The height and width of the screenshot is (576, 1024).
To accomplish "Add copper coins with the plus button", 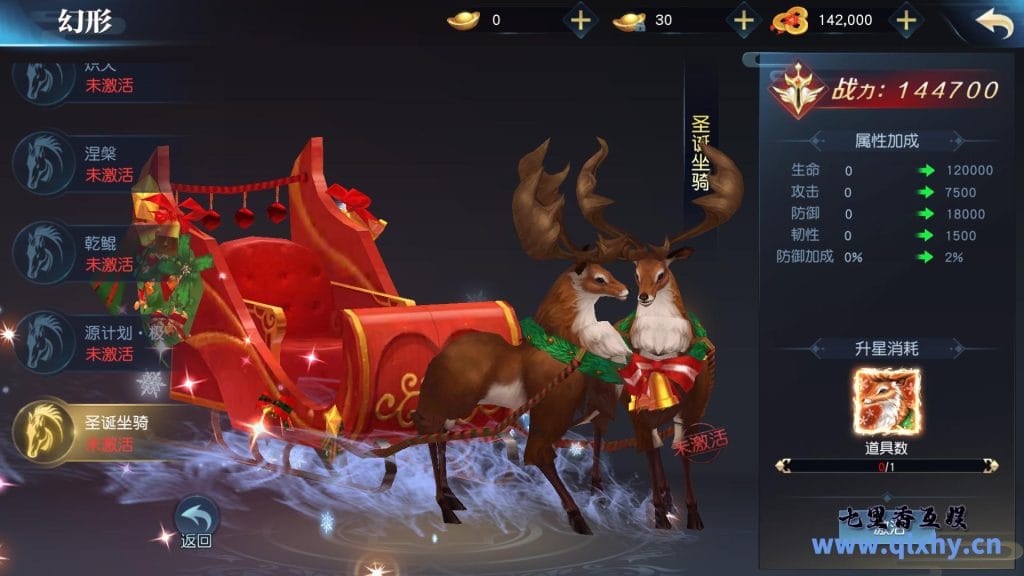I will point(905,19).
